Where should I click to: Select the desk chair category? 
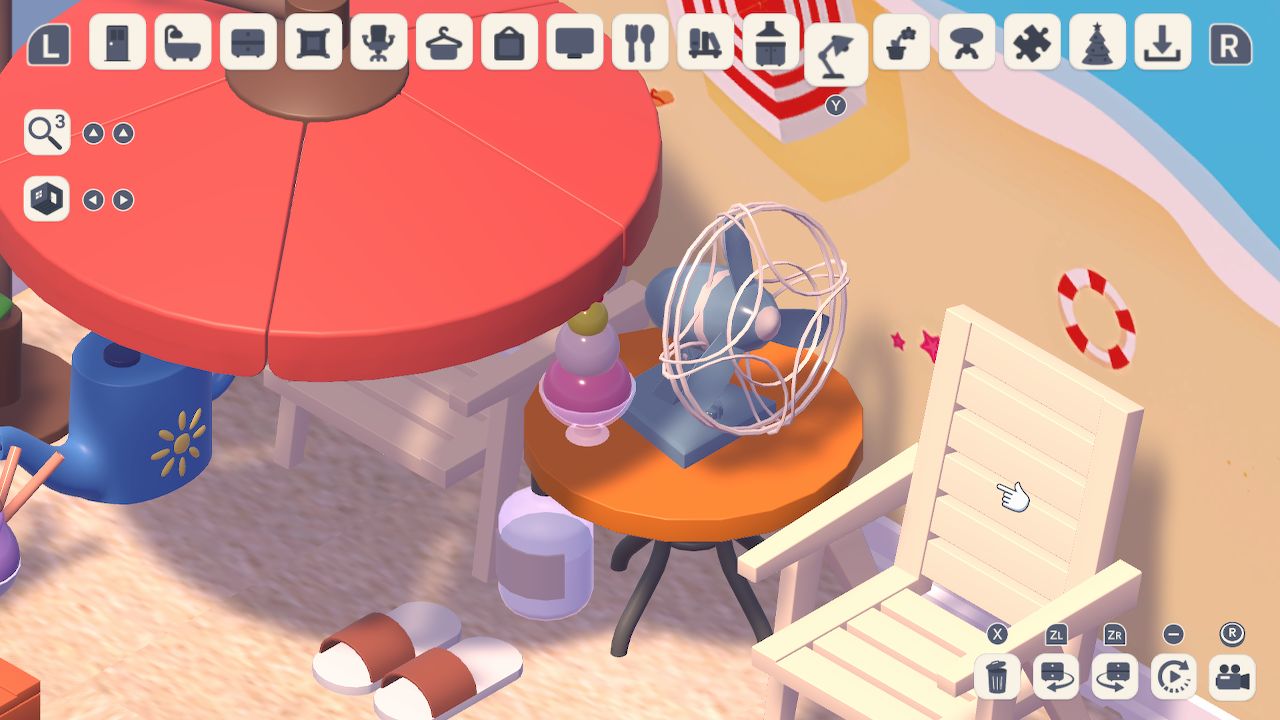tap(375, 44)
